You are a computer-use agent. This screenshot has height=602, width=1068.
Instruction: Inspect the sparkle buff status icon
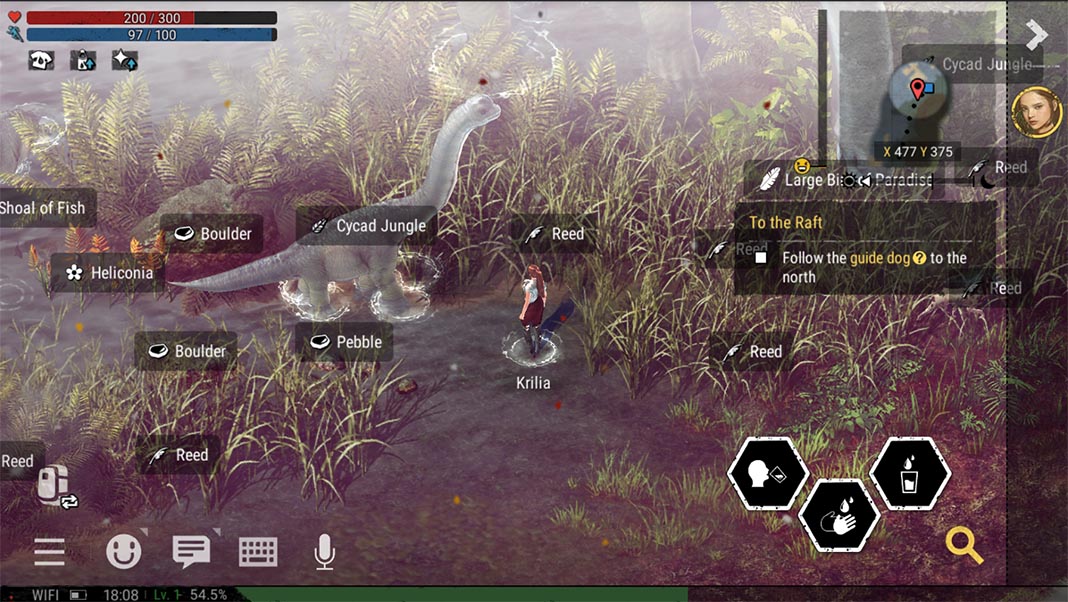pyautogui.click(x=124, y=61)
